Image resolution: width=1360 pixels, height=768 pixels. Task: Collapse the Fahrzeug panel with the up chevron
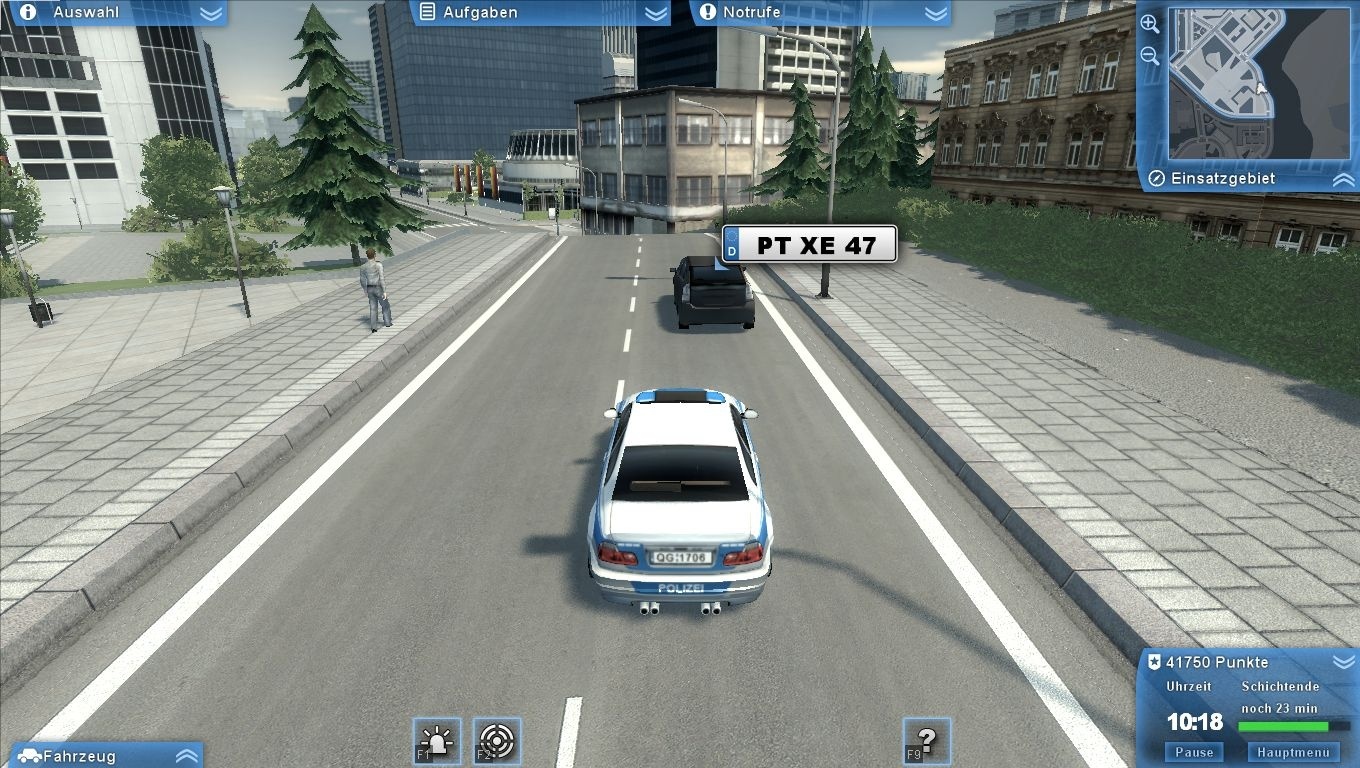click(185, 756)
